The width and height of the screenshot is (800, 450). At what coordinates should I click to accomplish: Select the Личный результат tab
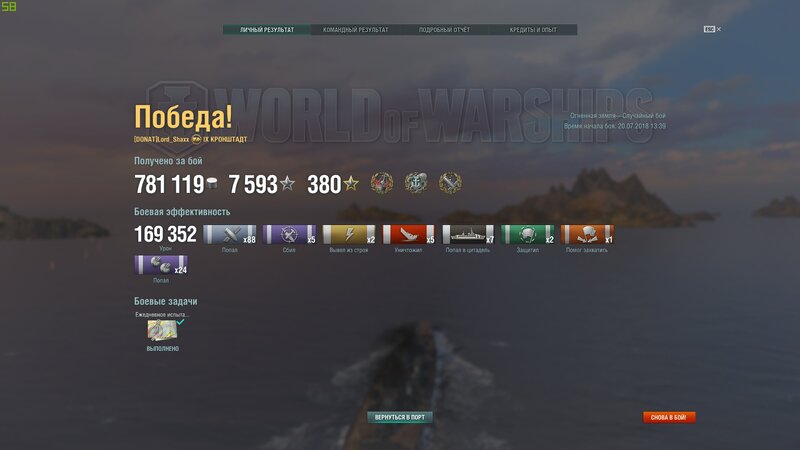(267, 30)
